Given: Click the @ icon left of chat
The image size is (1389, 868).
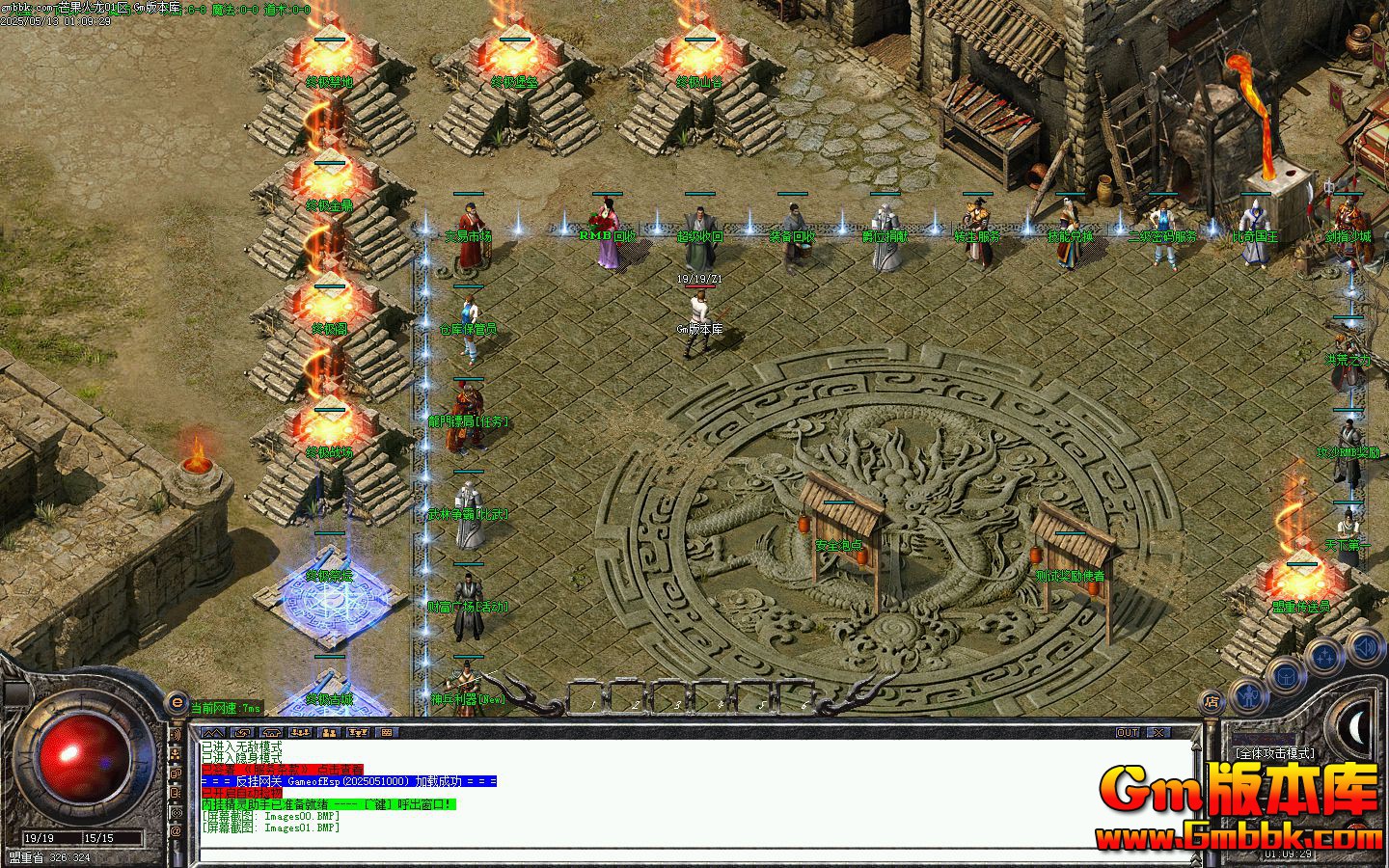Looking at the screenshot, I should tap(177, 831).
